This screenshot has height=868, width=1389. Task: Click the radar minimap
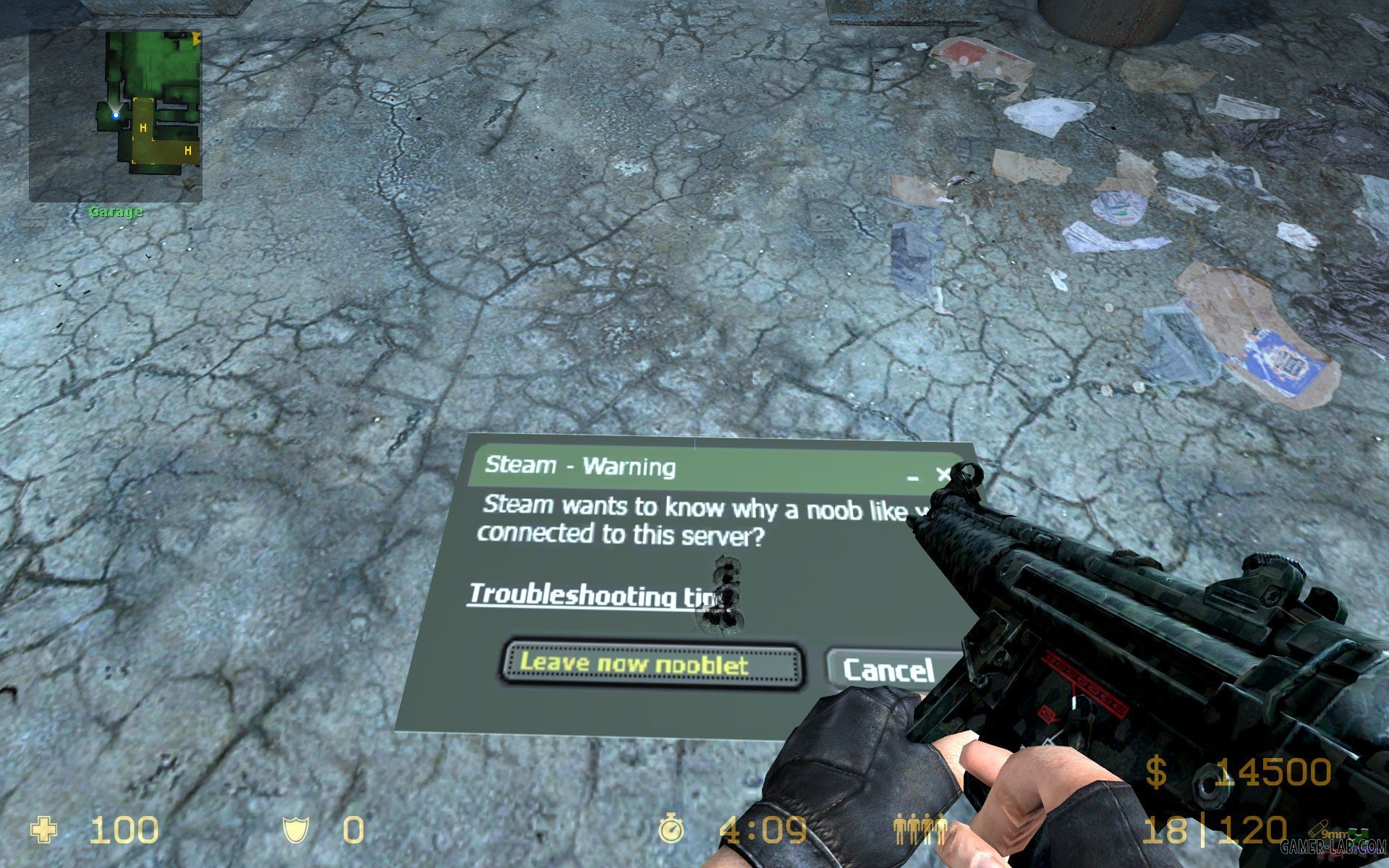pos(116,116)
